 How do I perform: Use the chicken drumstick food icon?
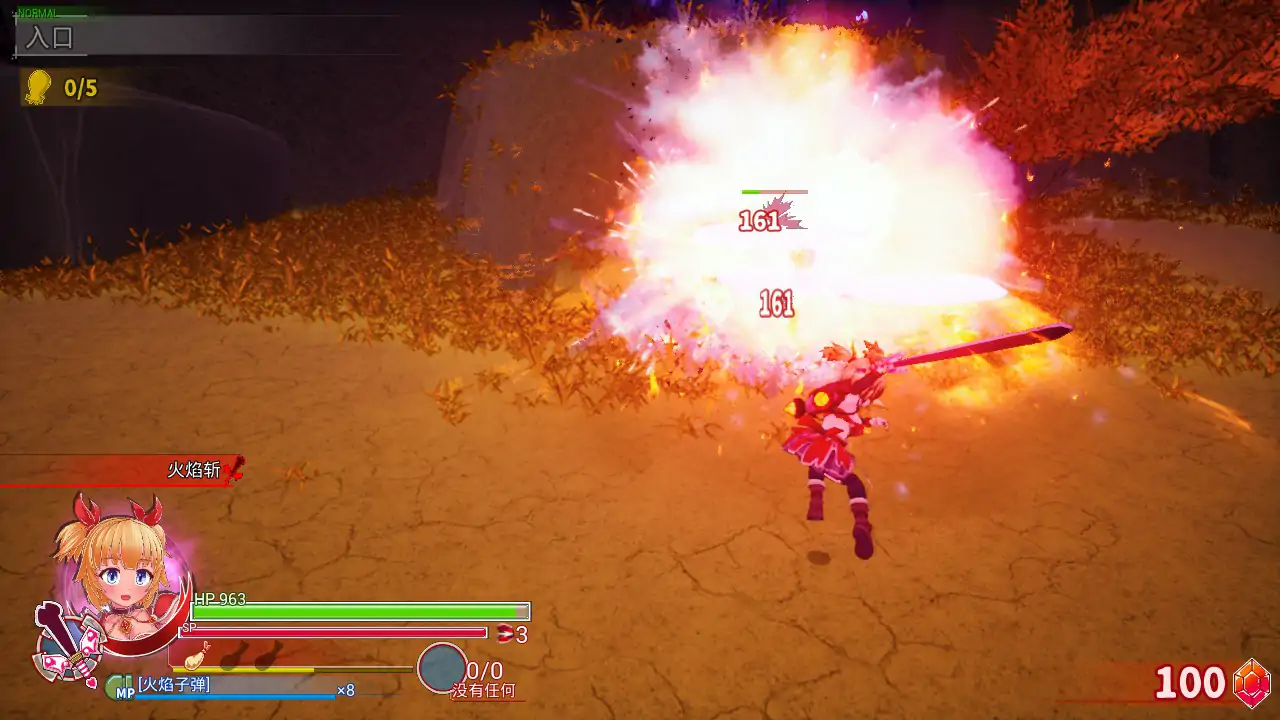click(x=196, y=657)
